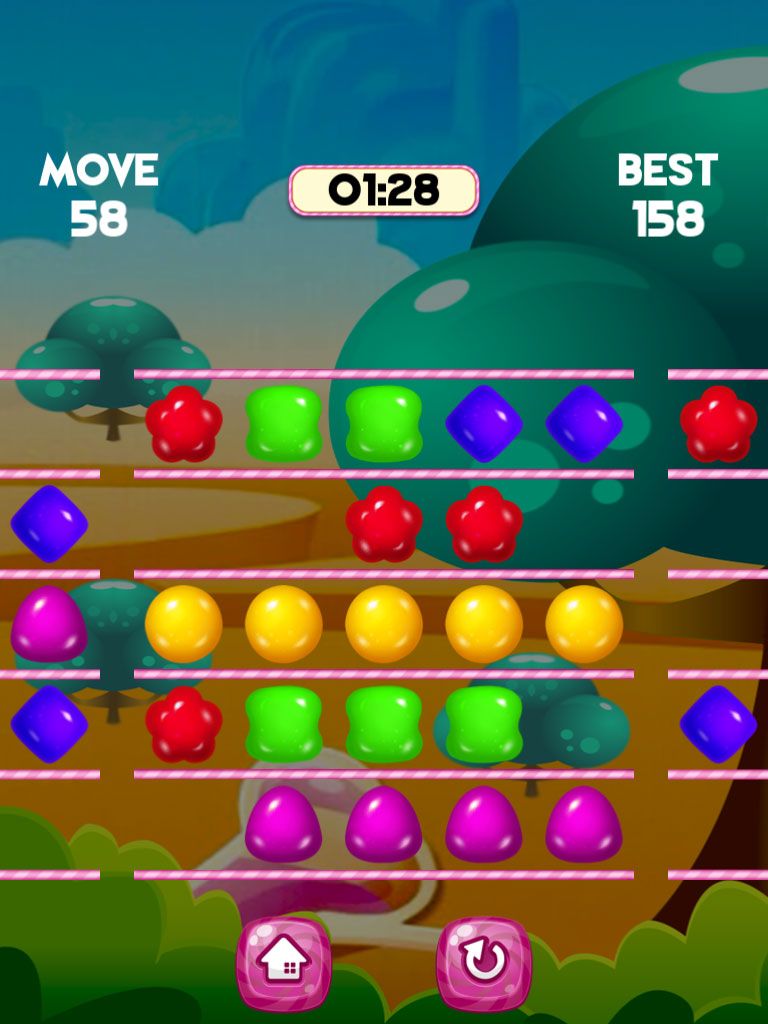Pick the blue diamond in the two-red-flower row

pos(48,523)
